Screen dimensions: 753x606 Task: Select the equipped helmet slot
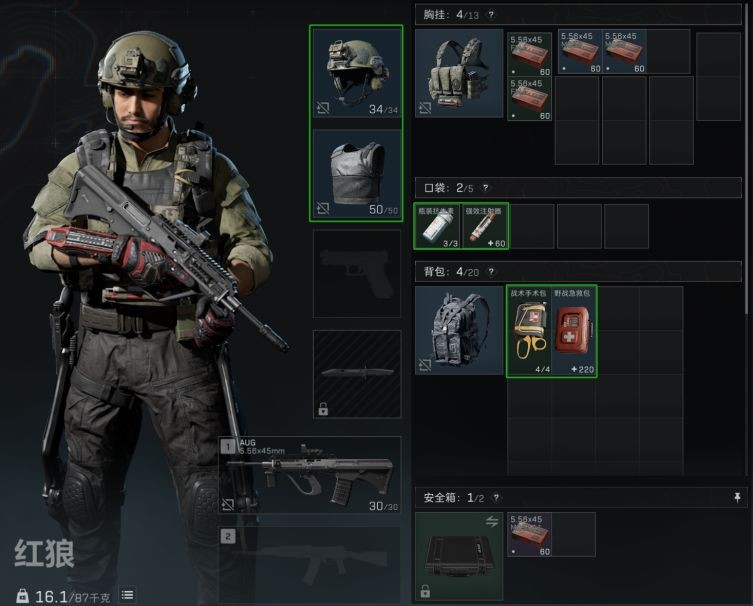(357, 75)
